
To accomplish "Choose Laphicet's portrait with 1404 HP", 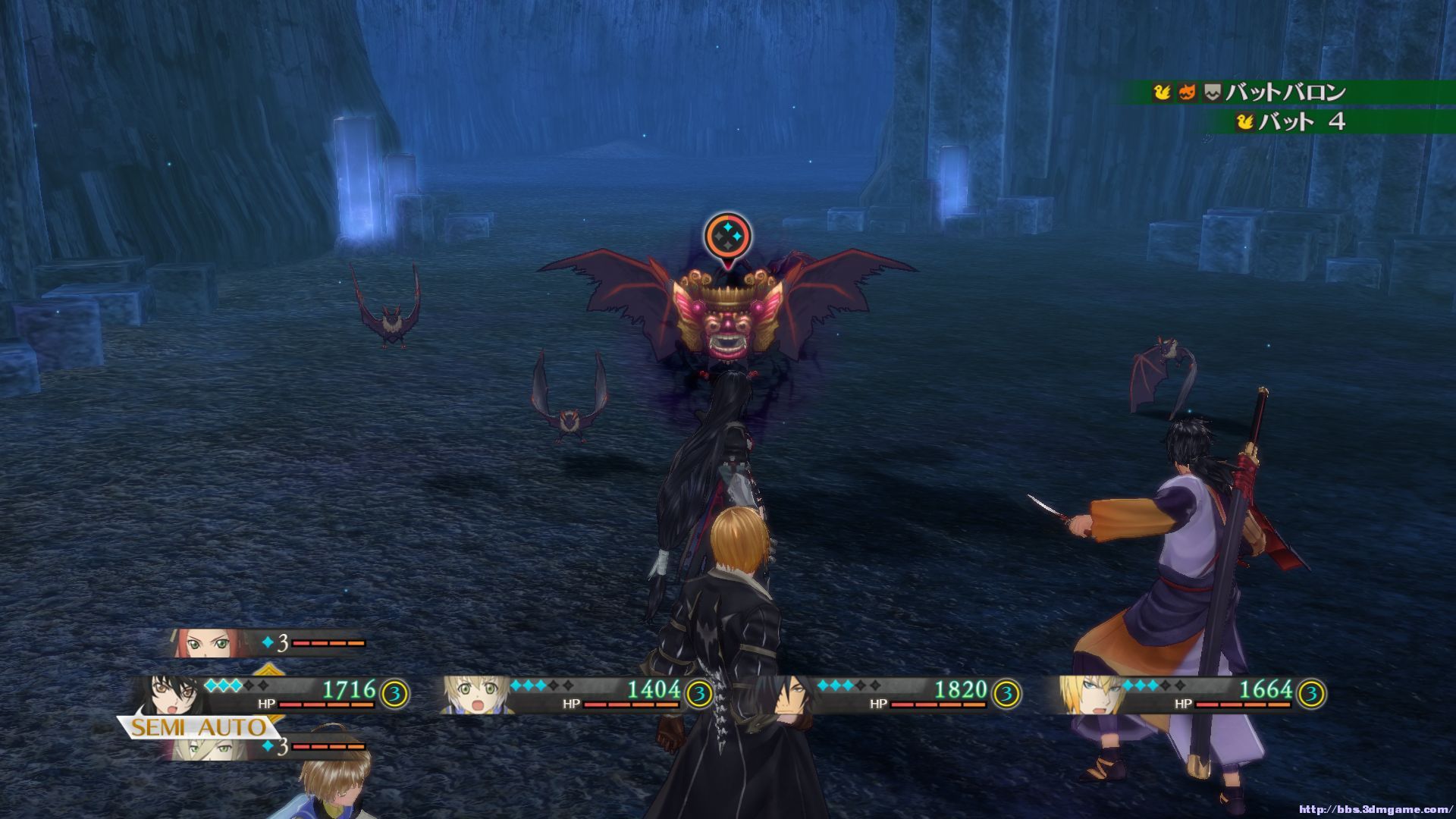I will coord(475,694).
